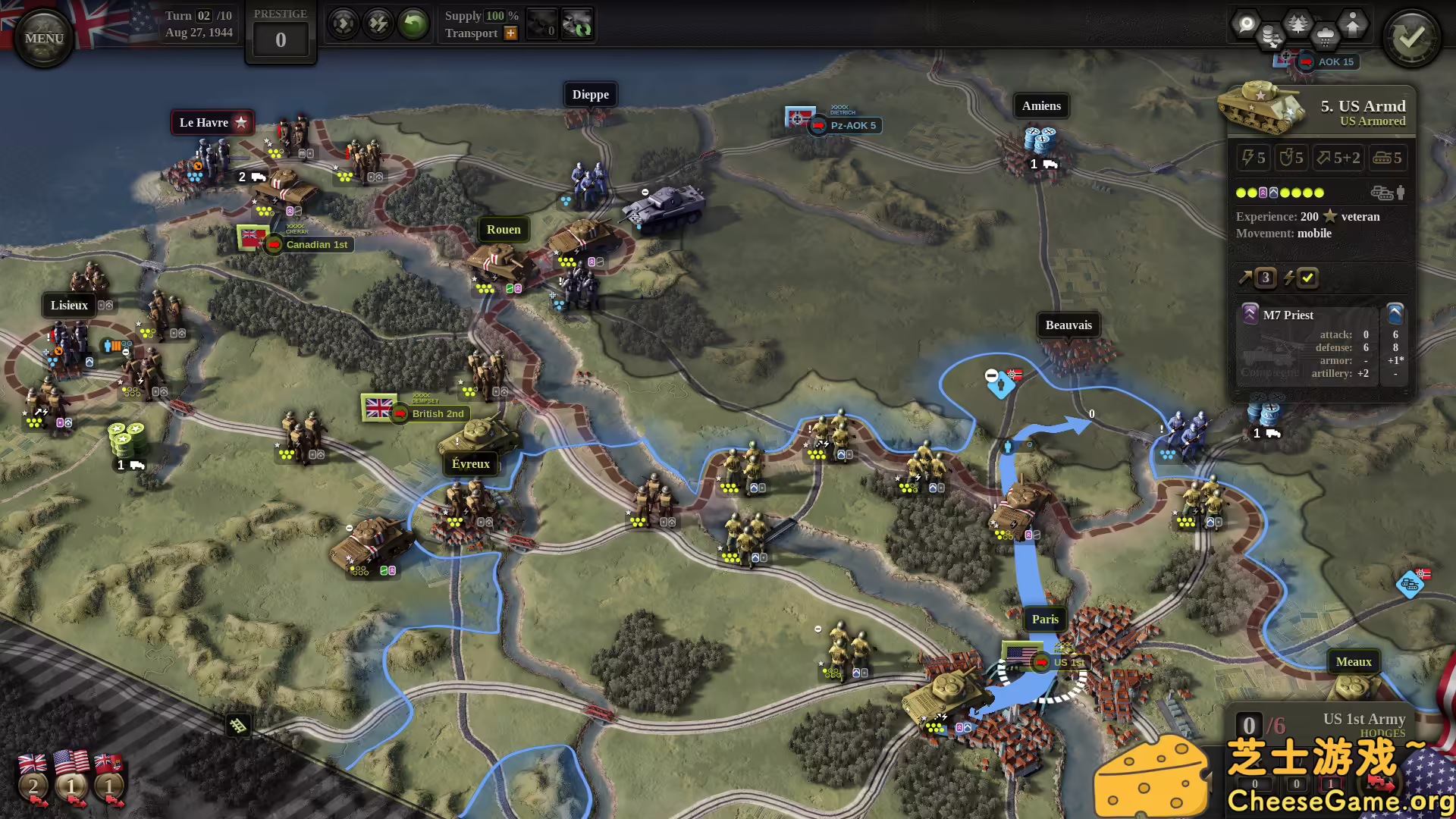Viewport: 1456px width, 819px height.
Task: Click the lightning '5' attack stat icon
Action: [1253, 158]
